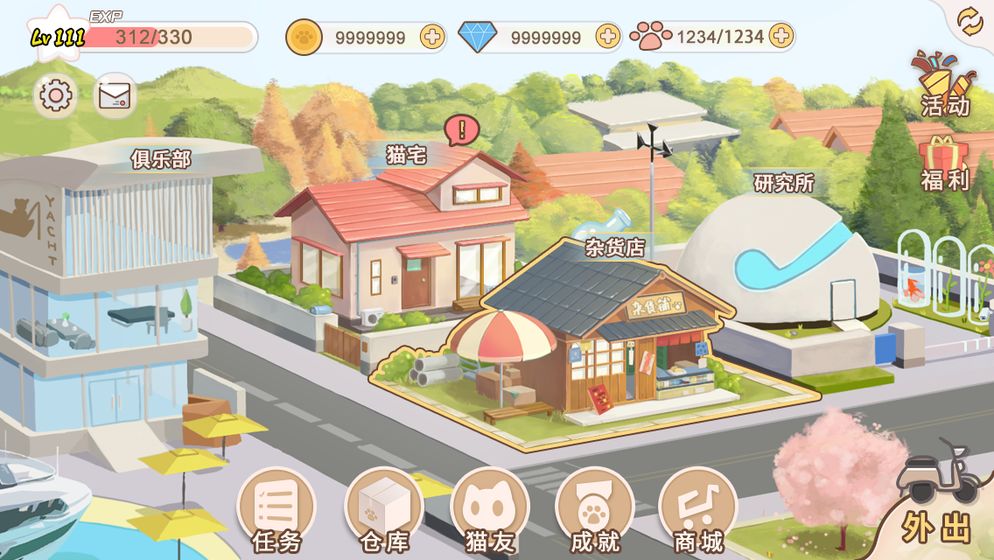
Task: Add more blue diamonds
Action: (x=608, y=37)
